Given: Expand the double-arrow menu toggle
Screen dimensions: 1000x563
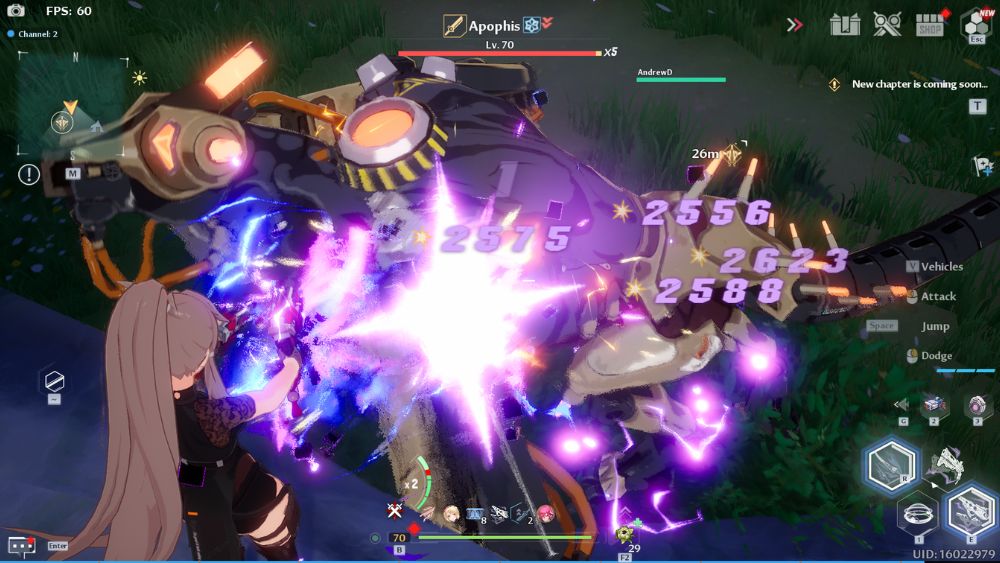Looking at the screenshot, I should click(795, 24).
